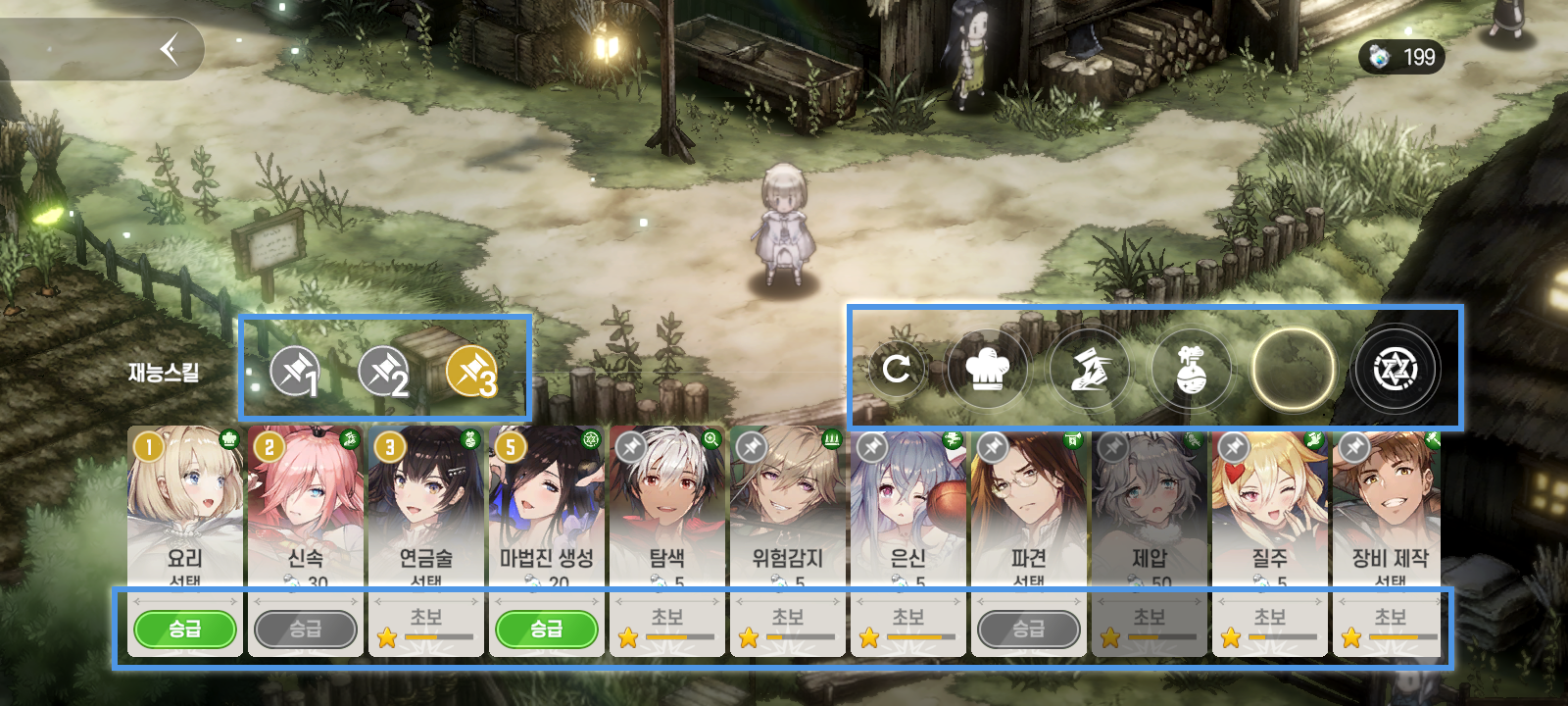
Task: Select the gold pin preset 3
Action: 471,372
